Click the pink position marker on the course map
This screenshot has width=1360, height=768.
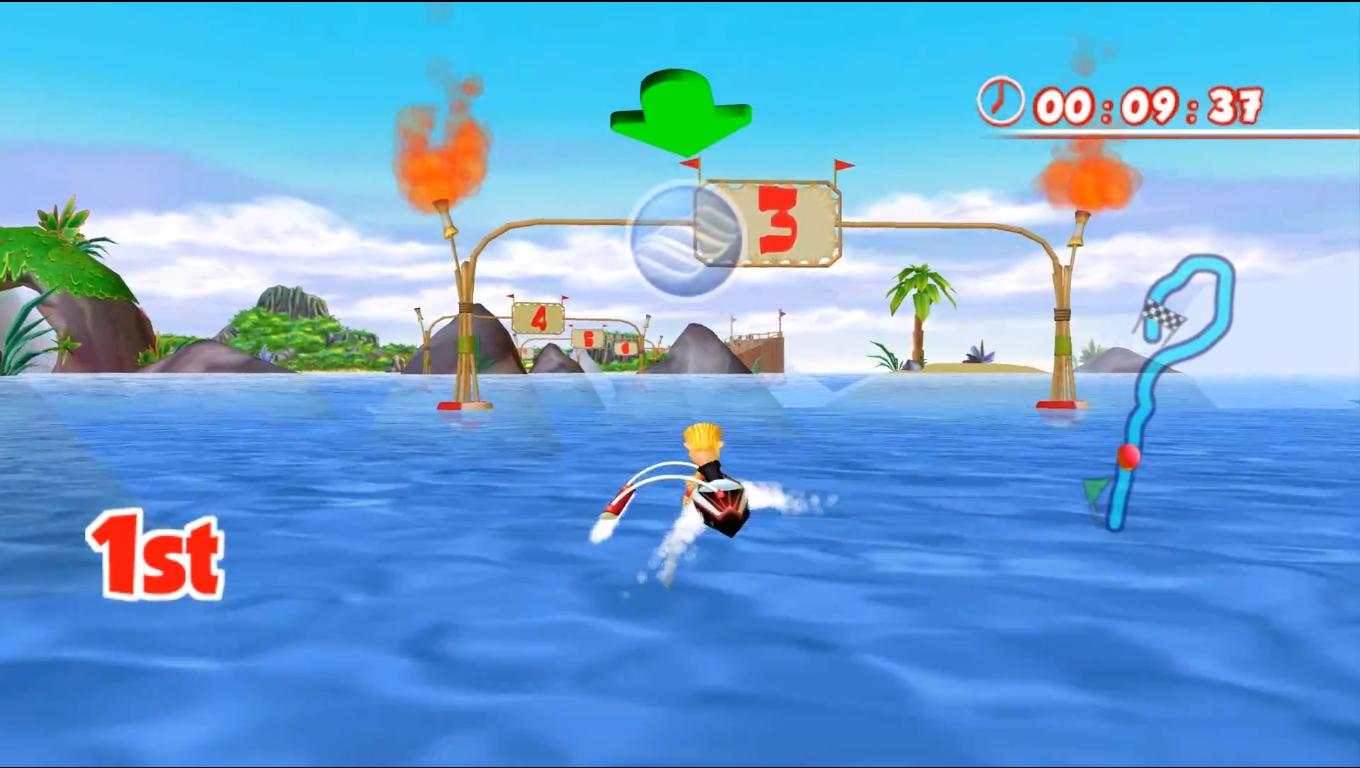point(1127,457)
